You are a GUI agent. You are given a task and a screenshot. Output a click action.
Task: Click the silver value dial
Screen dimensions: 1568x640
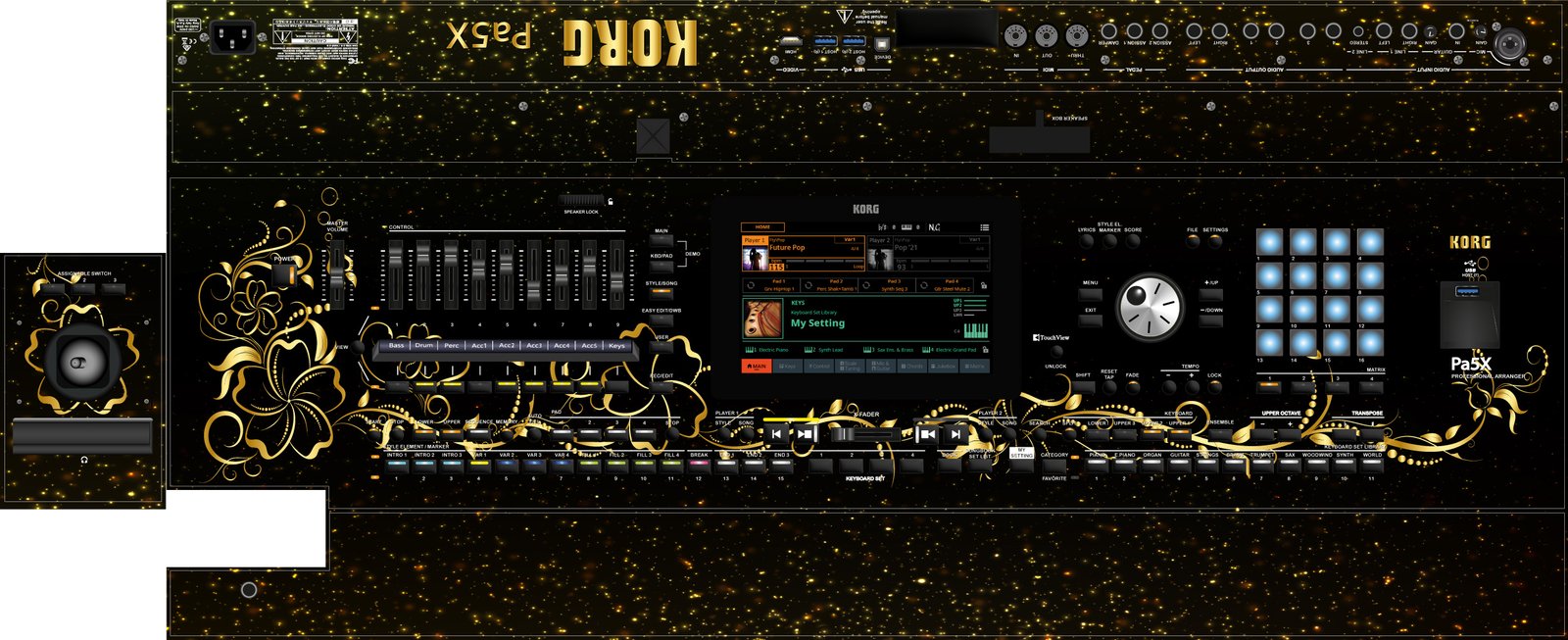point(1149,307)
